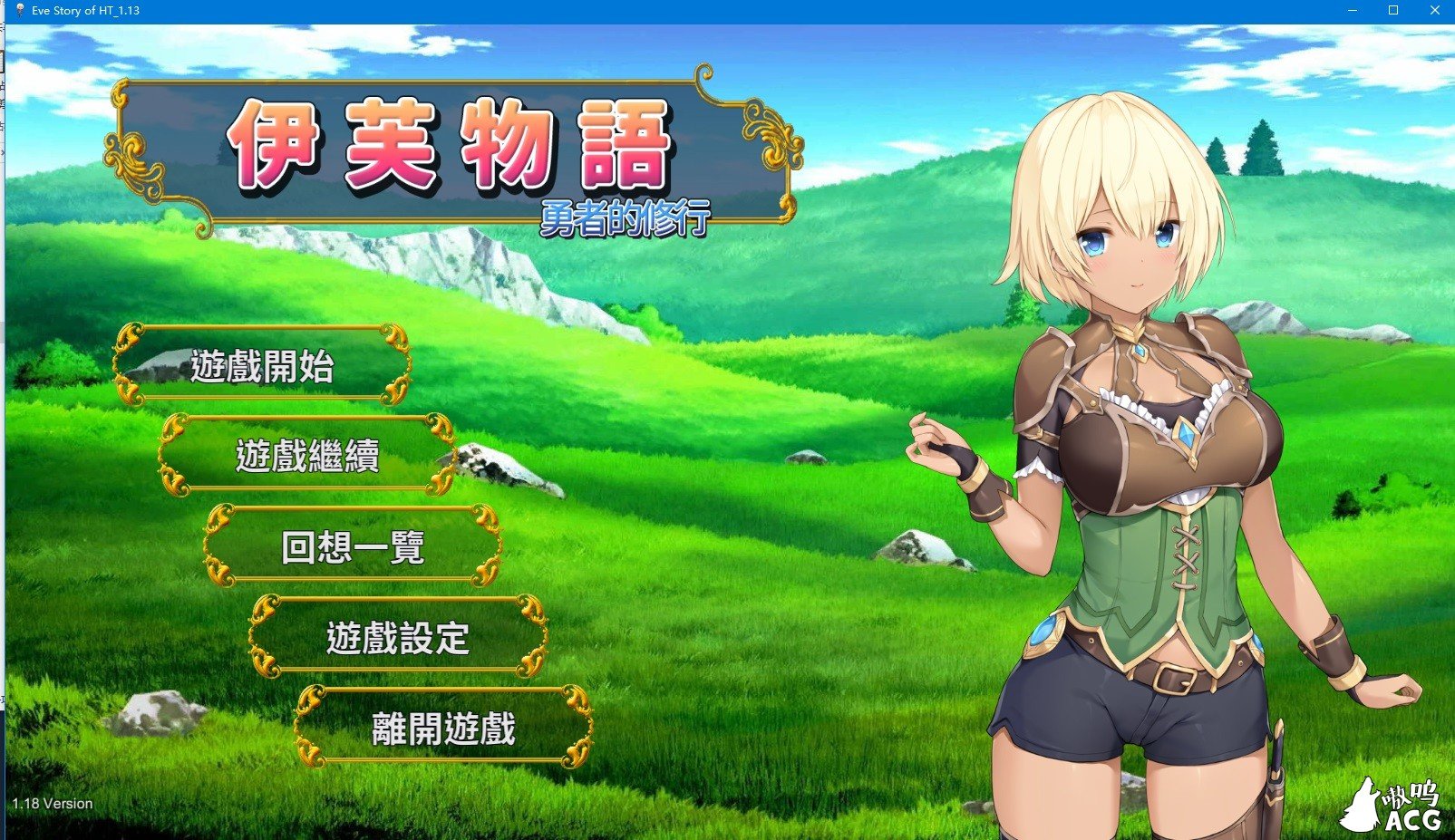Maximize the Eve Story window

click(x=1393, y=10)
